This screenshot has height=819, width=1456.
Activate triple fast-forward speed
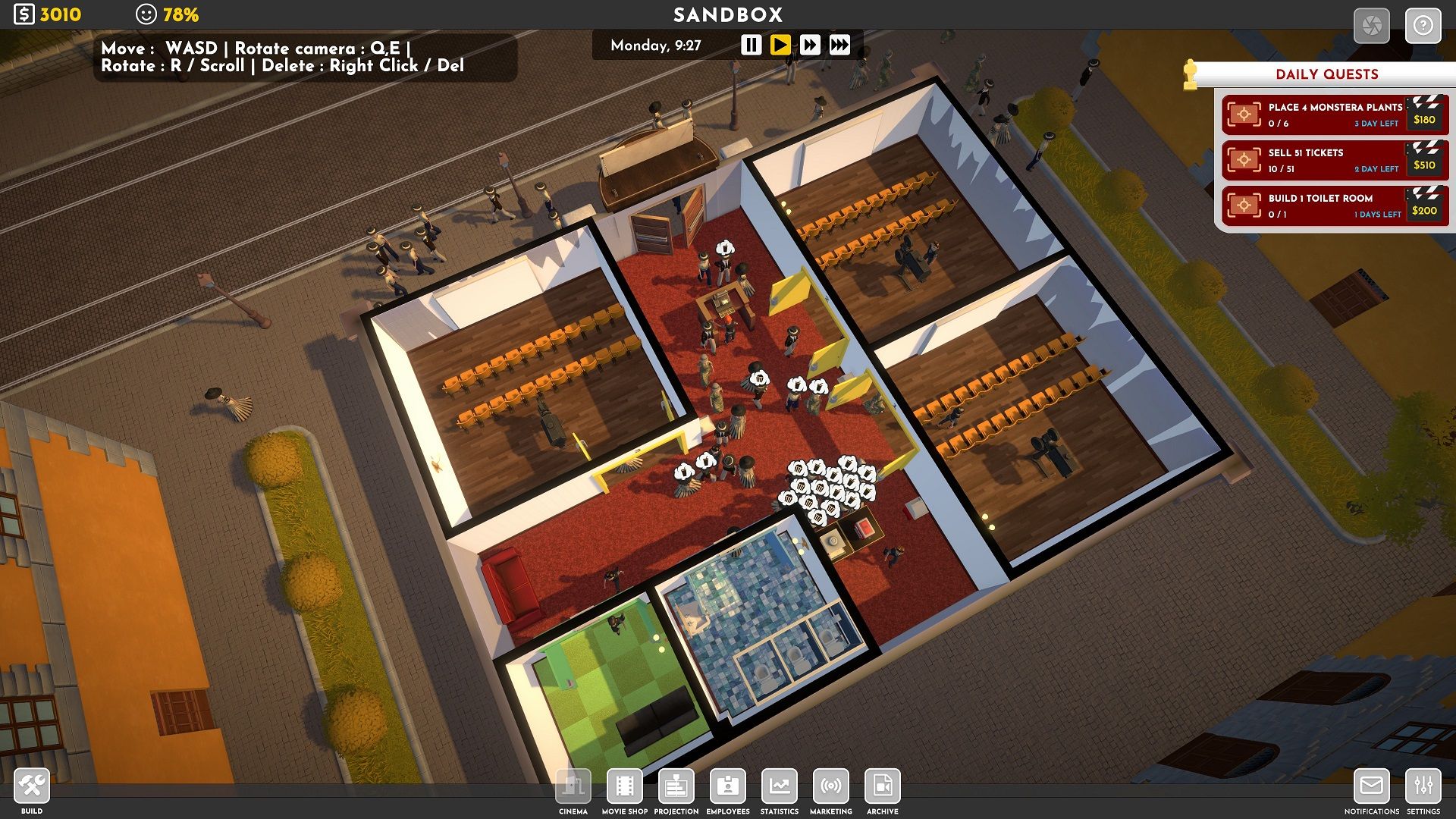(x=839, y=45)
